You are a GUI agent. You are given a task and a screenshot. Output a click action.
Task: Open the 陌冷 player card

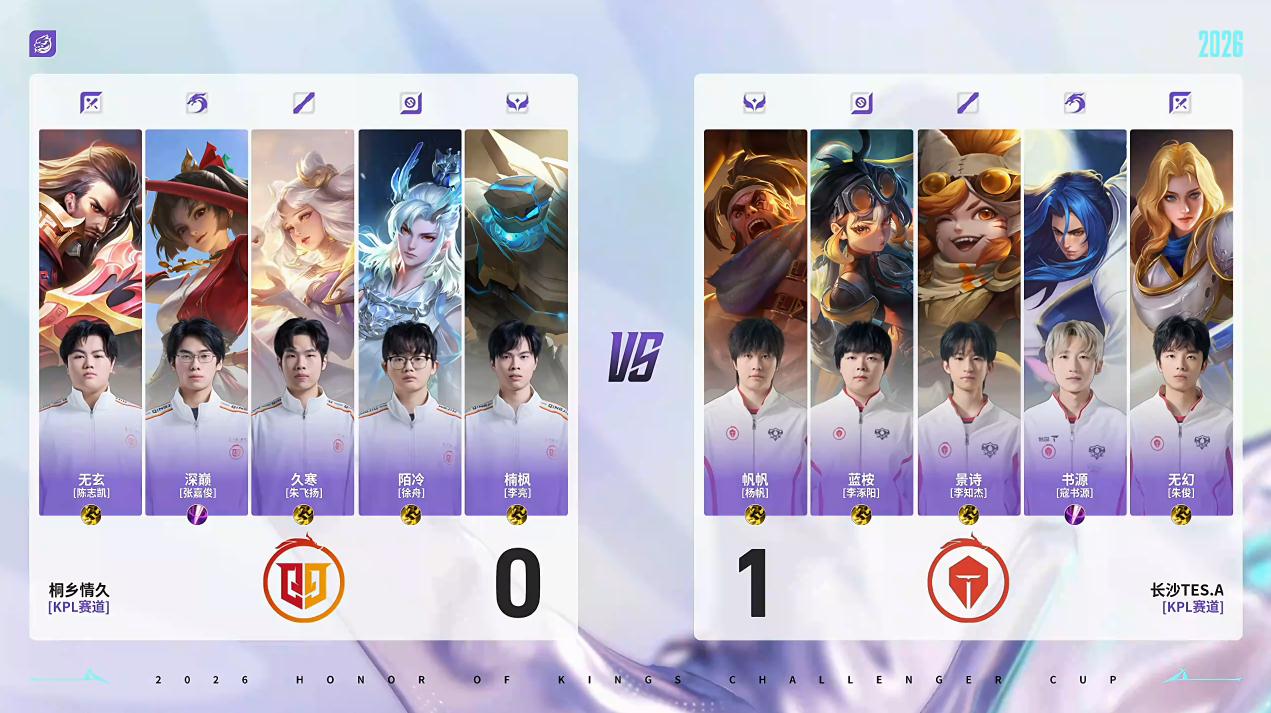(410, 322)
